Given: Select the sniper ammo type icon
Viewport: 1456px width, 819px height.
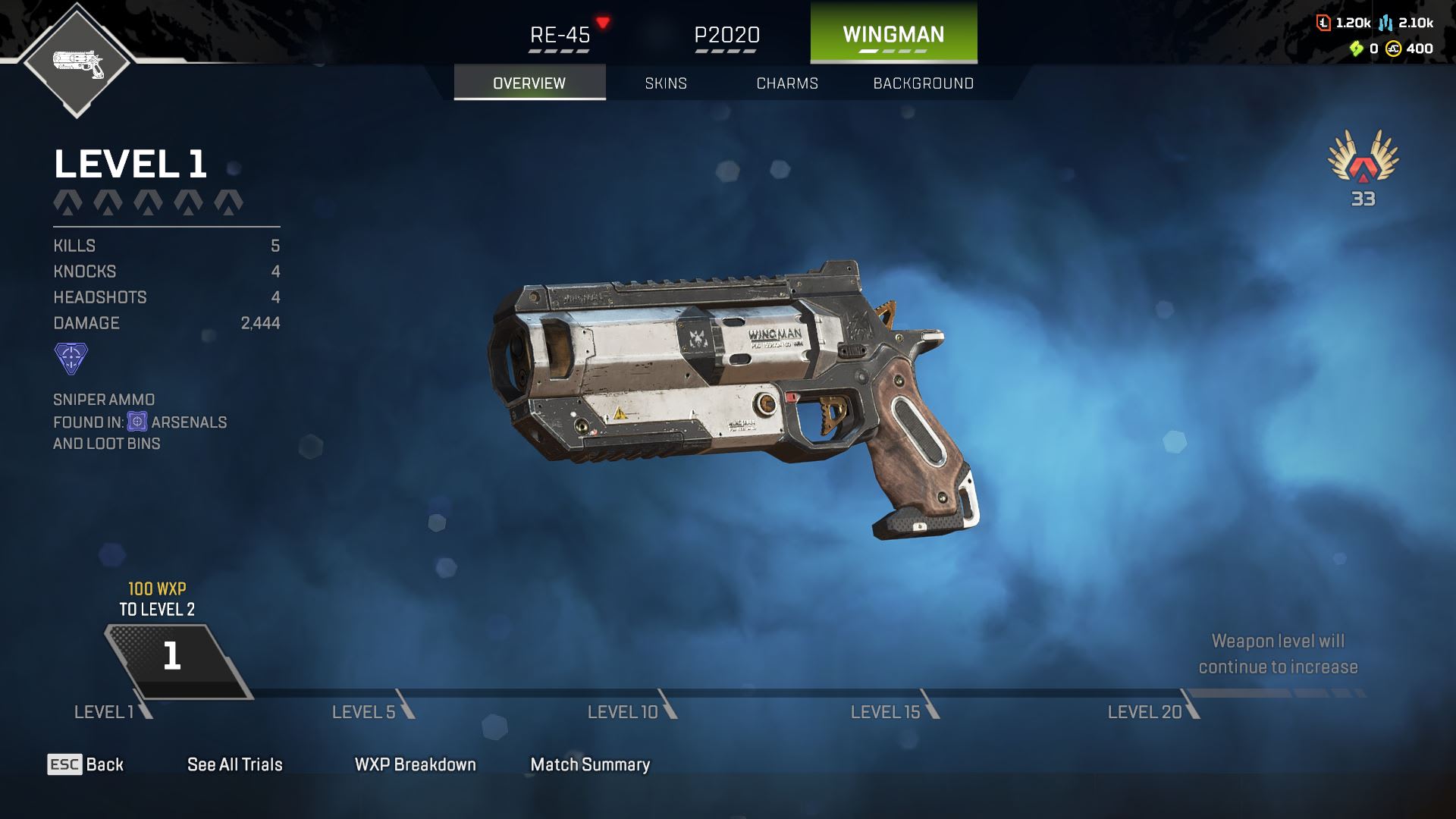Looking at the screenshot, I should pyautogui.click(x=71, y=358).
